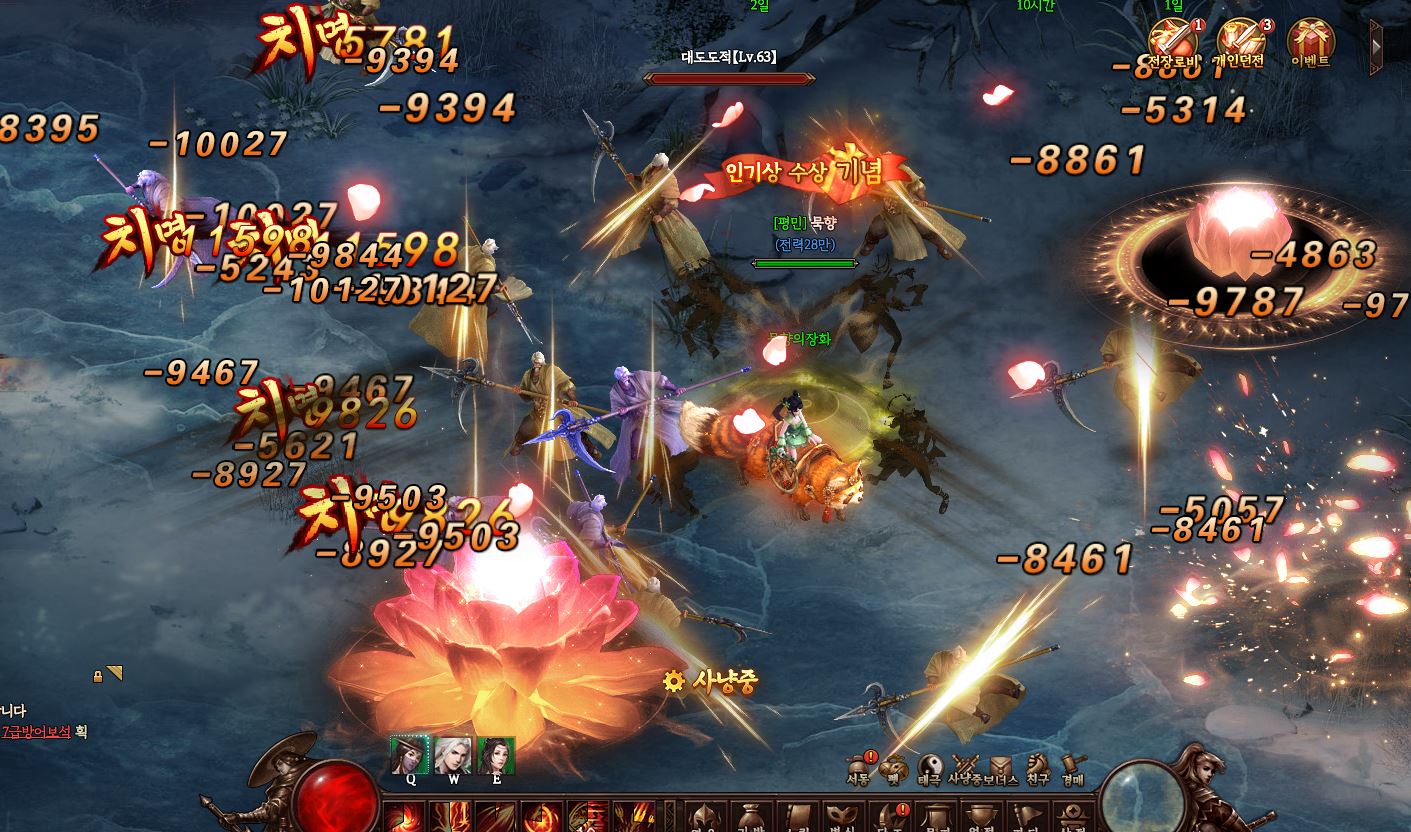
Task: Open the 이벤트 gift box events
Action: point(1310,42)
